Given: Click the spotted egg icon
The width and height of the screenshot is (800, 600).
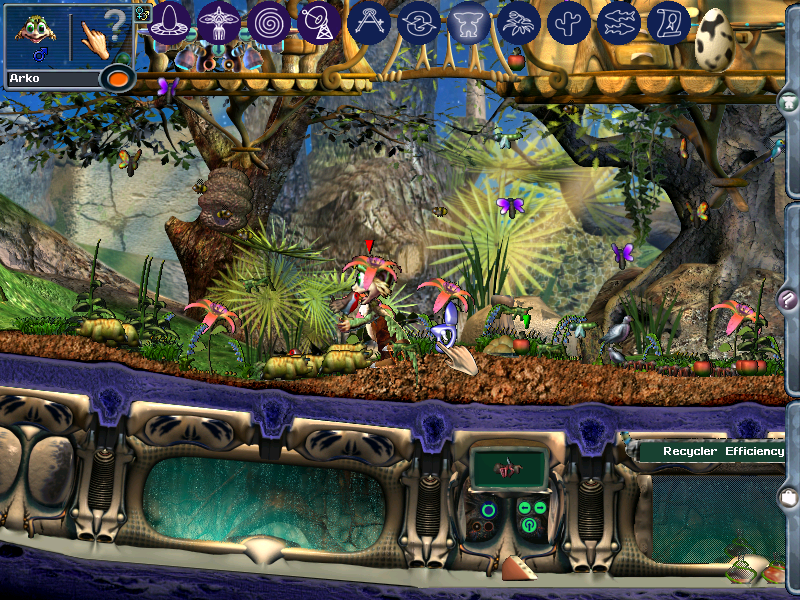Looking at the screenshot, I should 715,40.
